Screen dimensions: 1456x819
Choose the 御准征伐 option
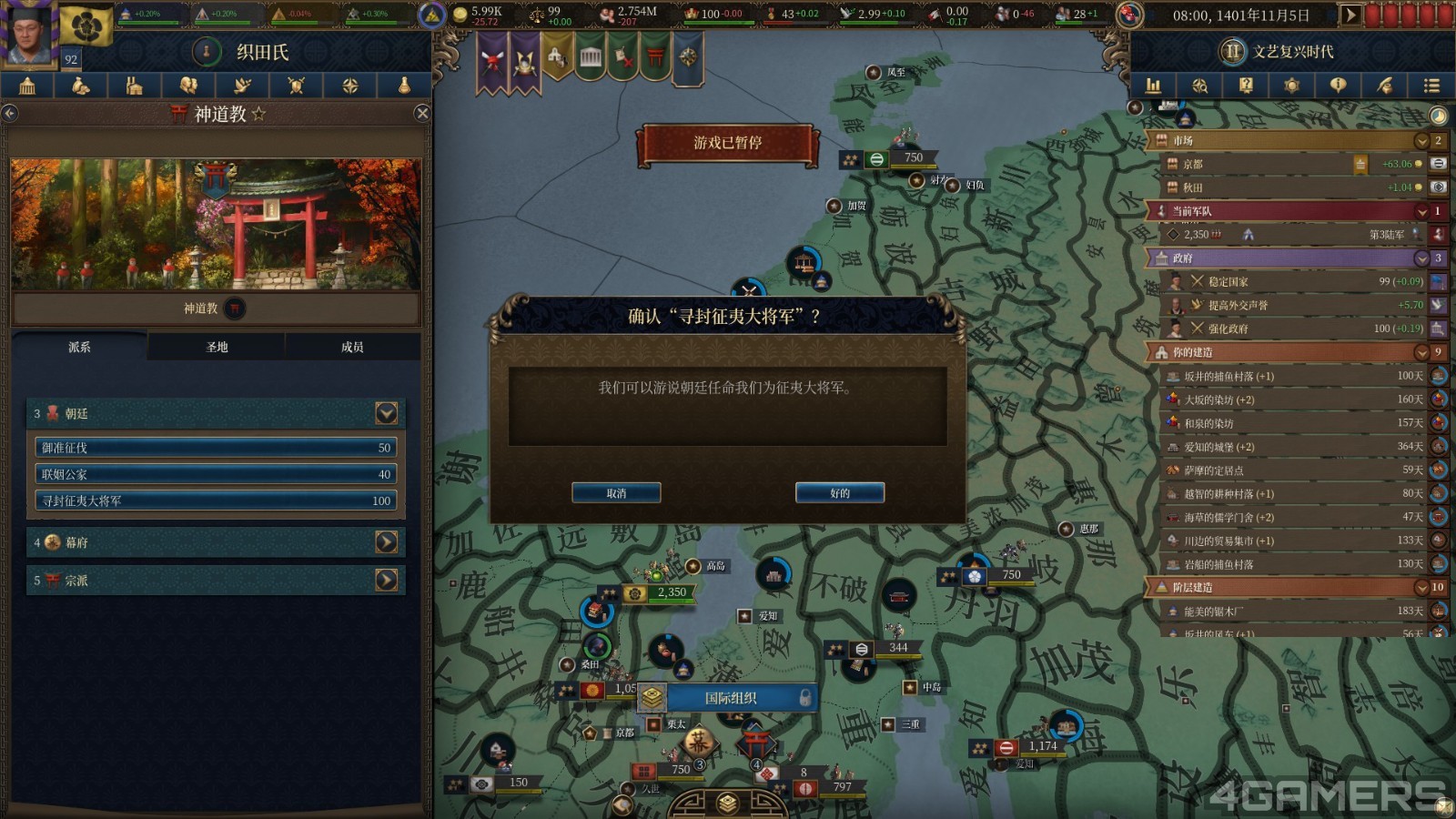click(x=216, y=448)
